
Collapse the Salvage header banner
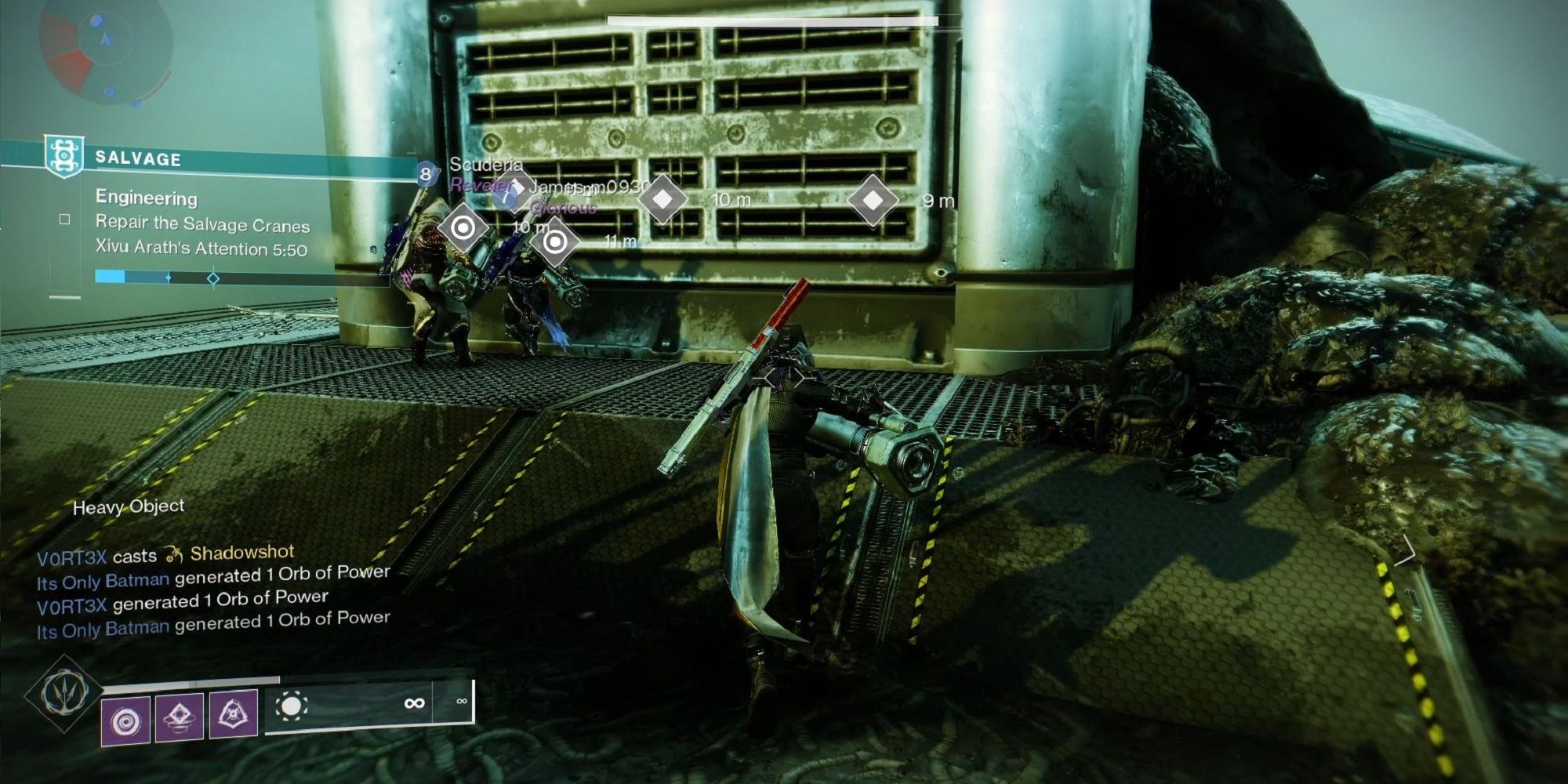click(235, 159)
